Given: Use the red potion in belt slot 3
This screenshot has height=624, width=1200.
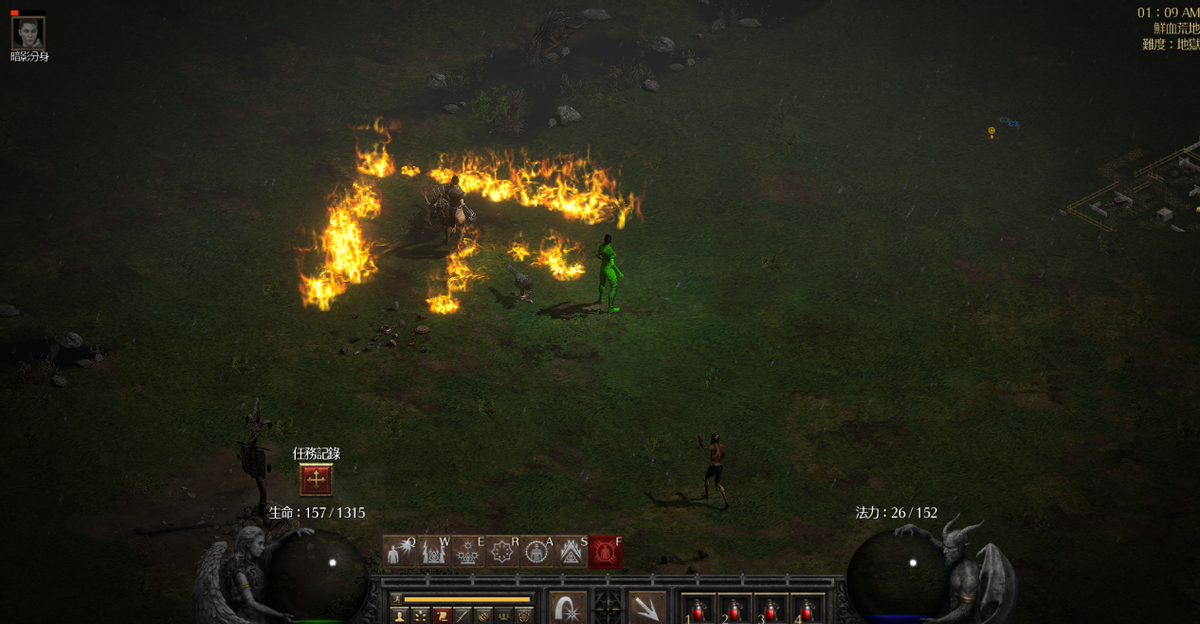Looking at the screenshot, I should tap(770, 609).
